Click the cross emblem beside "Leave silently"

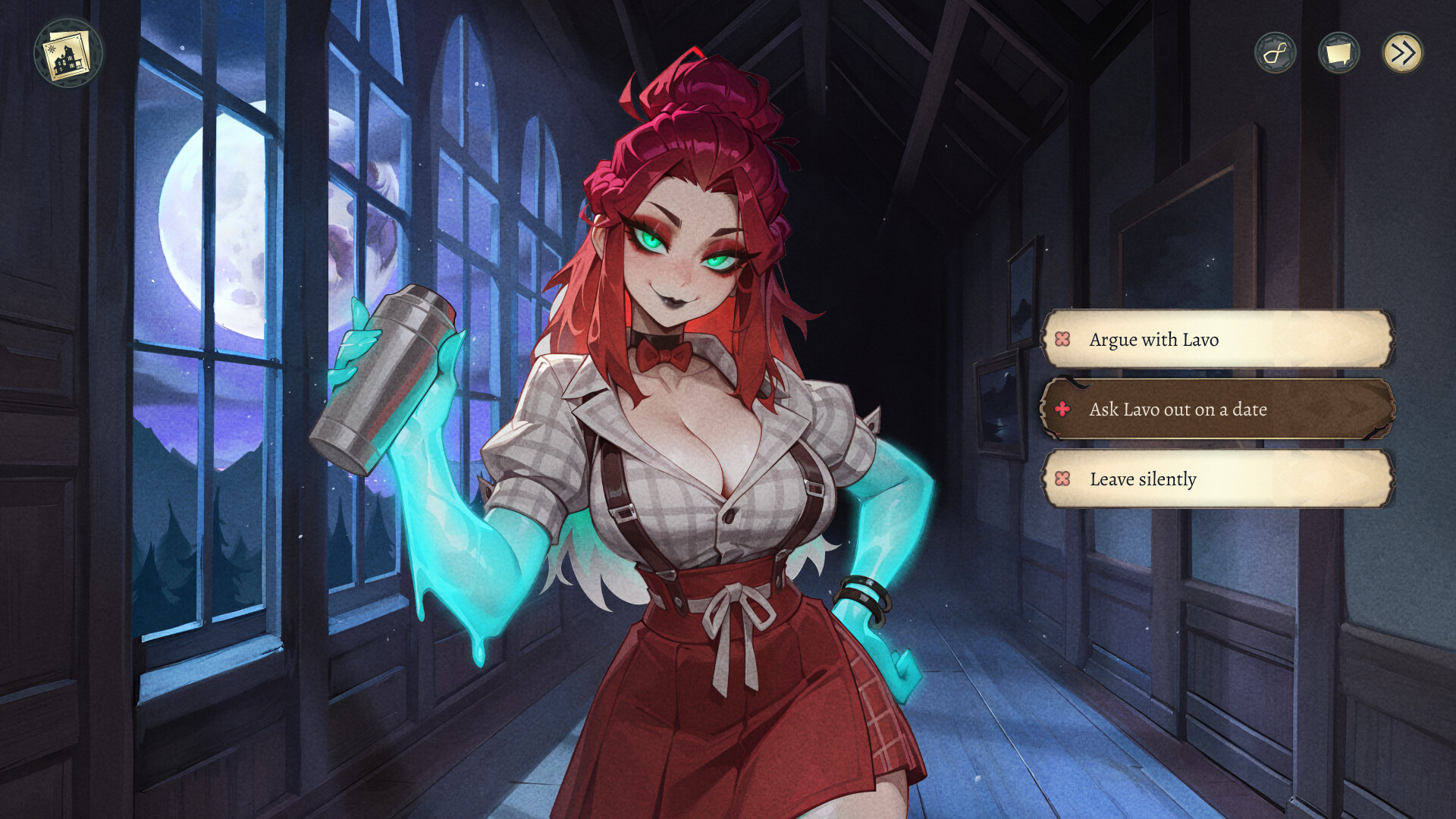pyautogui.click(x=1062, y=479)
